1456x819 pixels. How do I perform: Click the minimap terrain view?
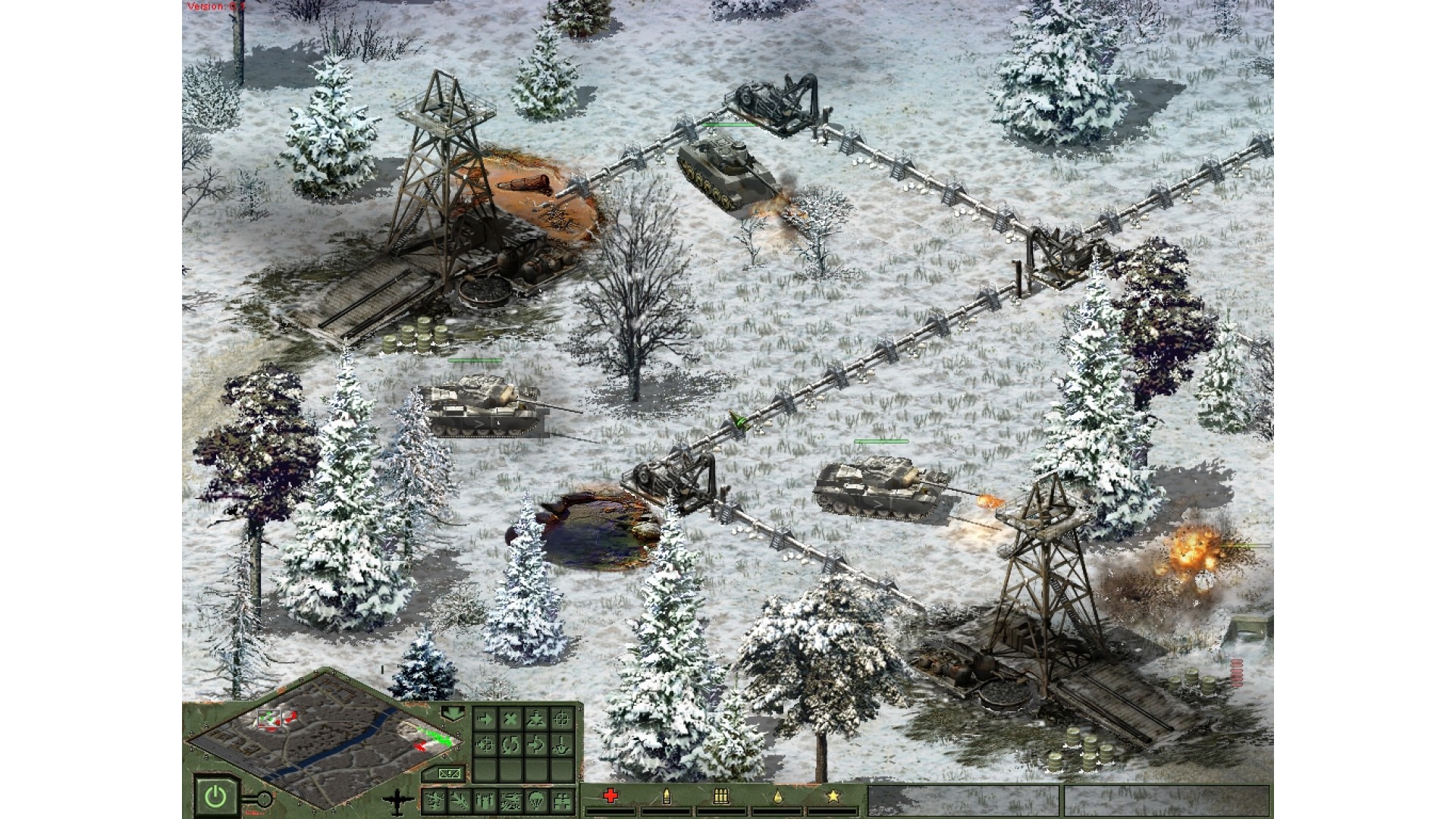326,738
